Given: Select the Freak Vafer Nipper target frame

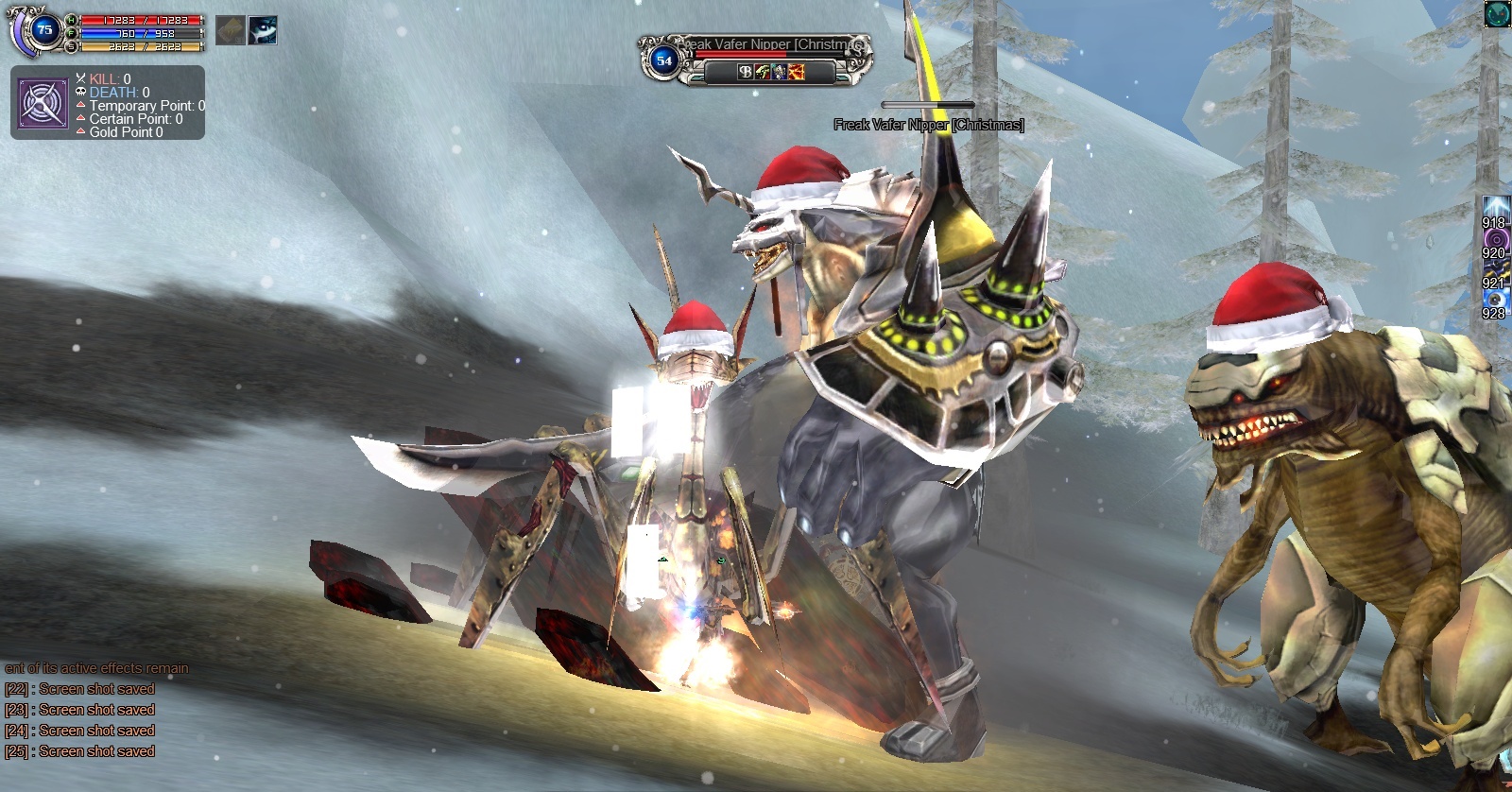Looking at the screenshot, I should pyautogui.click(x=756, y=57).
